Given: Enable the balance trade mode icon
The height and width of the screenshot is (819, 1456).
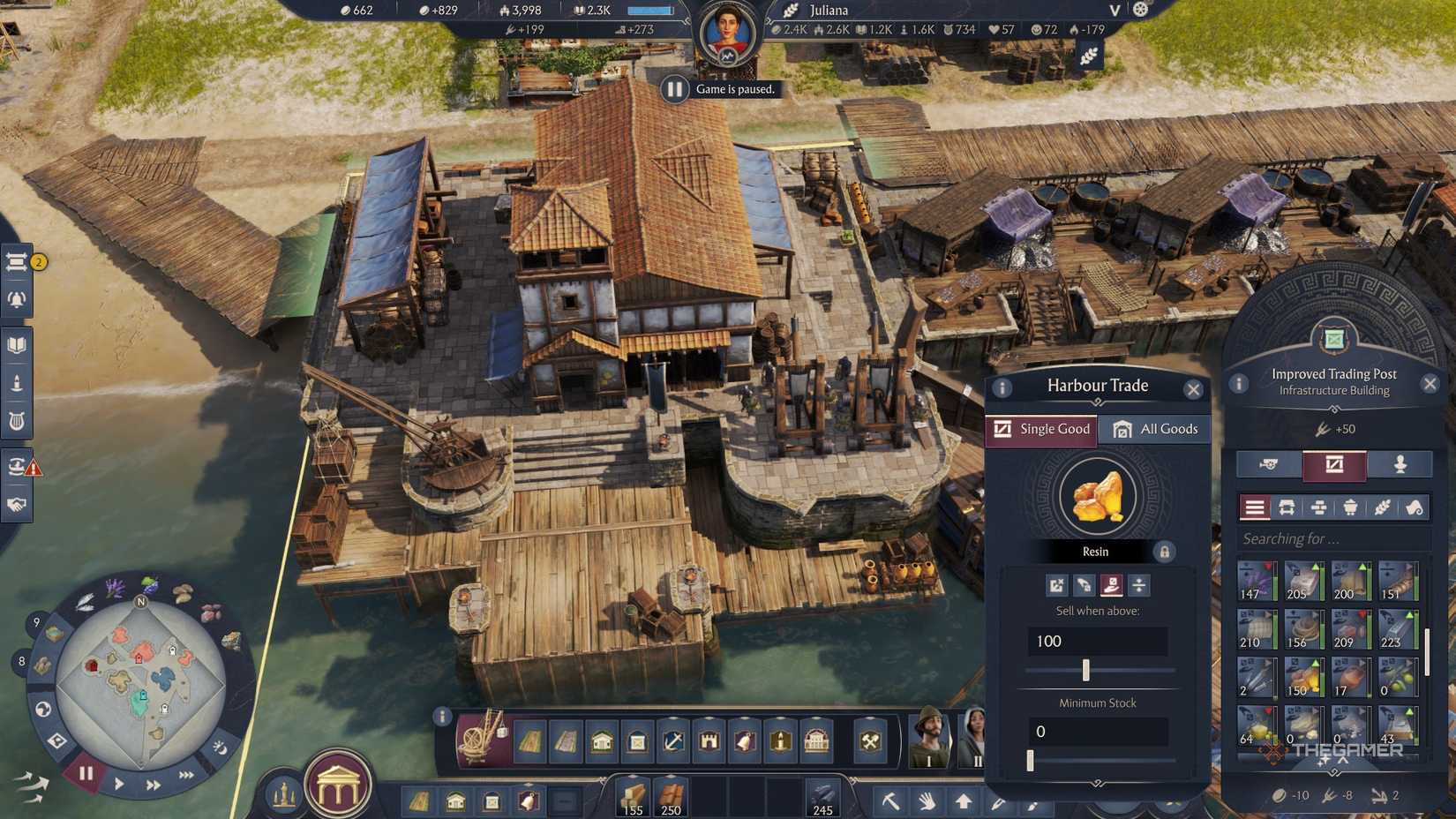Looking at the screenshot, I should (1139, 585).
